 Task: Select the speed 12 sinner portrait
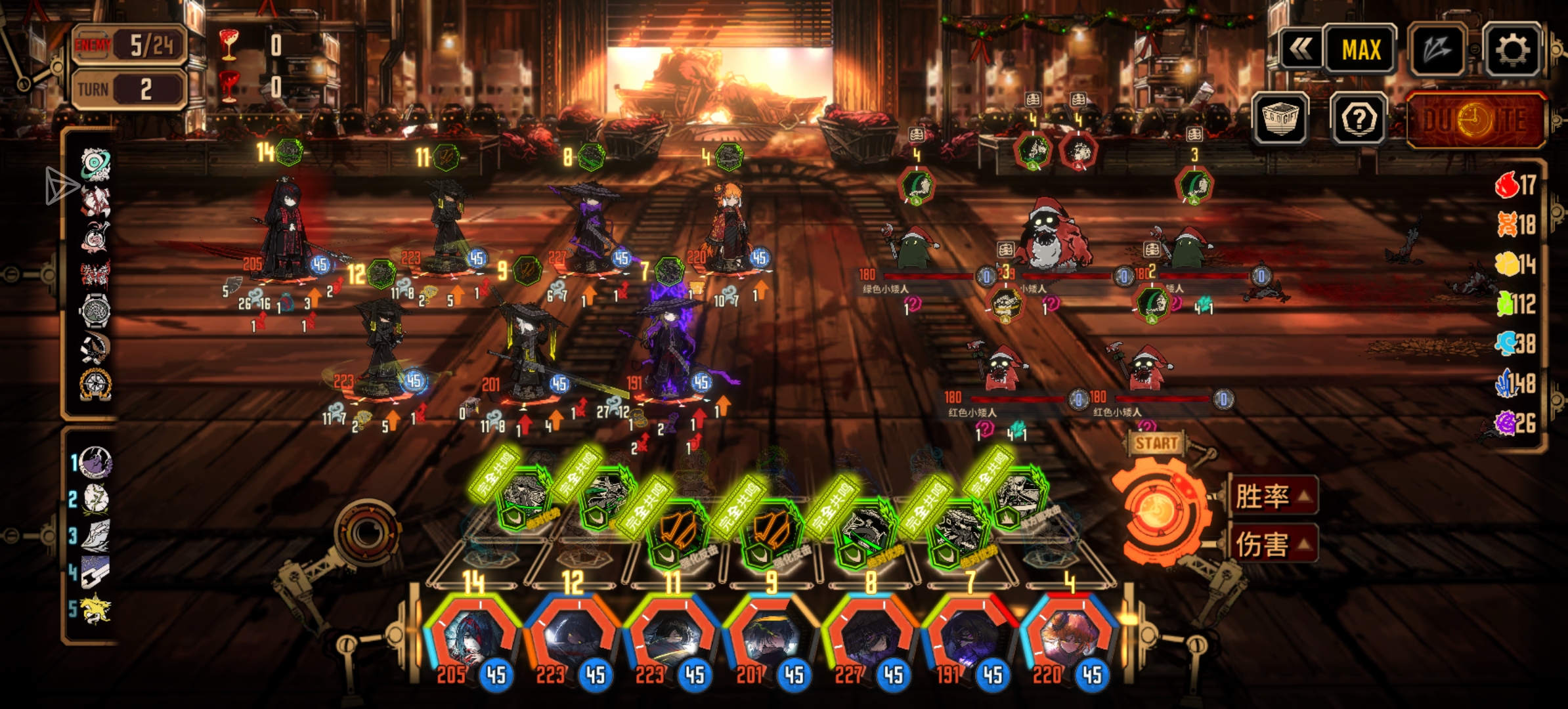(x=571, y=637)
